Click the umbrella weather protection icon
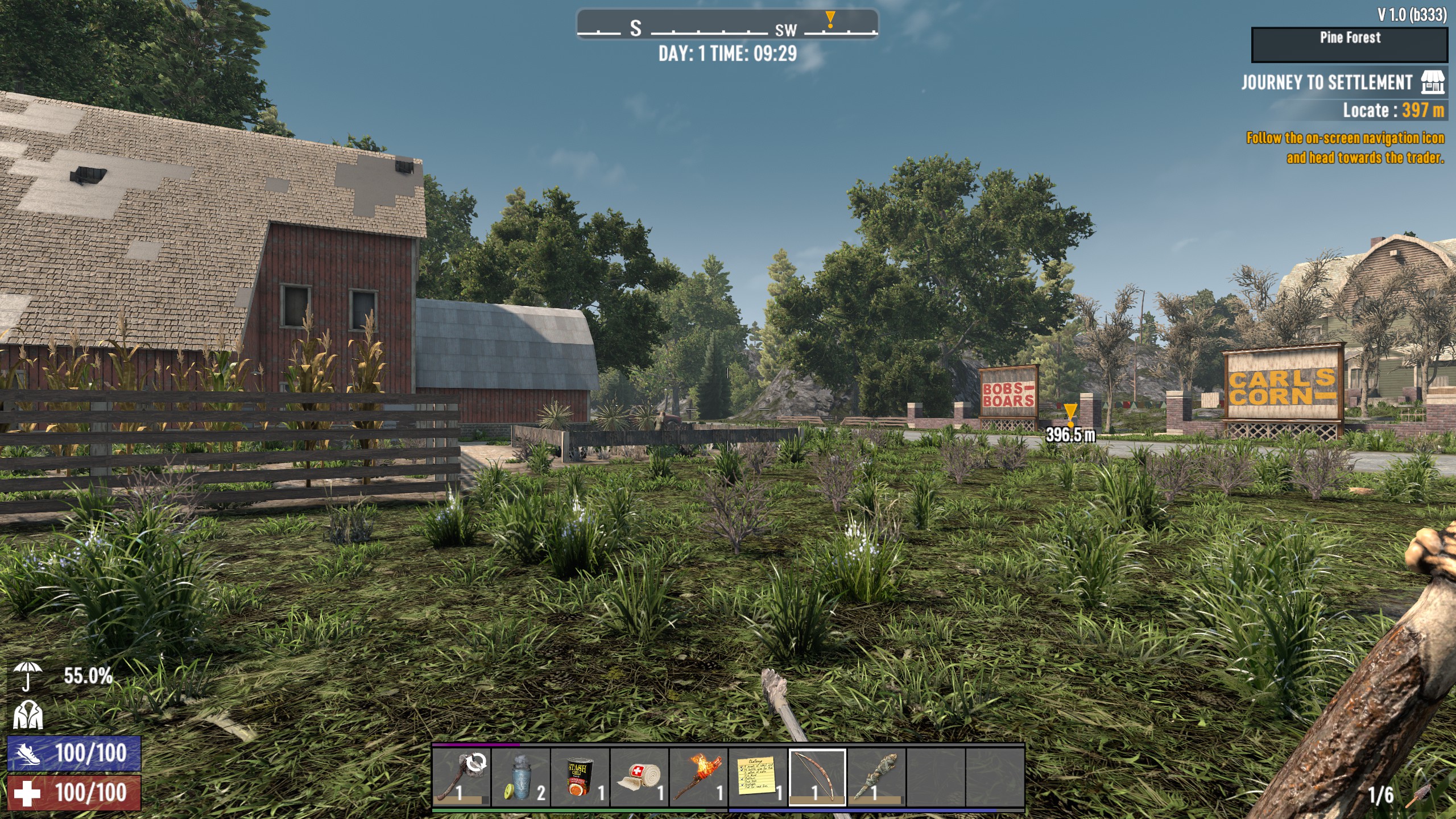 28,678
